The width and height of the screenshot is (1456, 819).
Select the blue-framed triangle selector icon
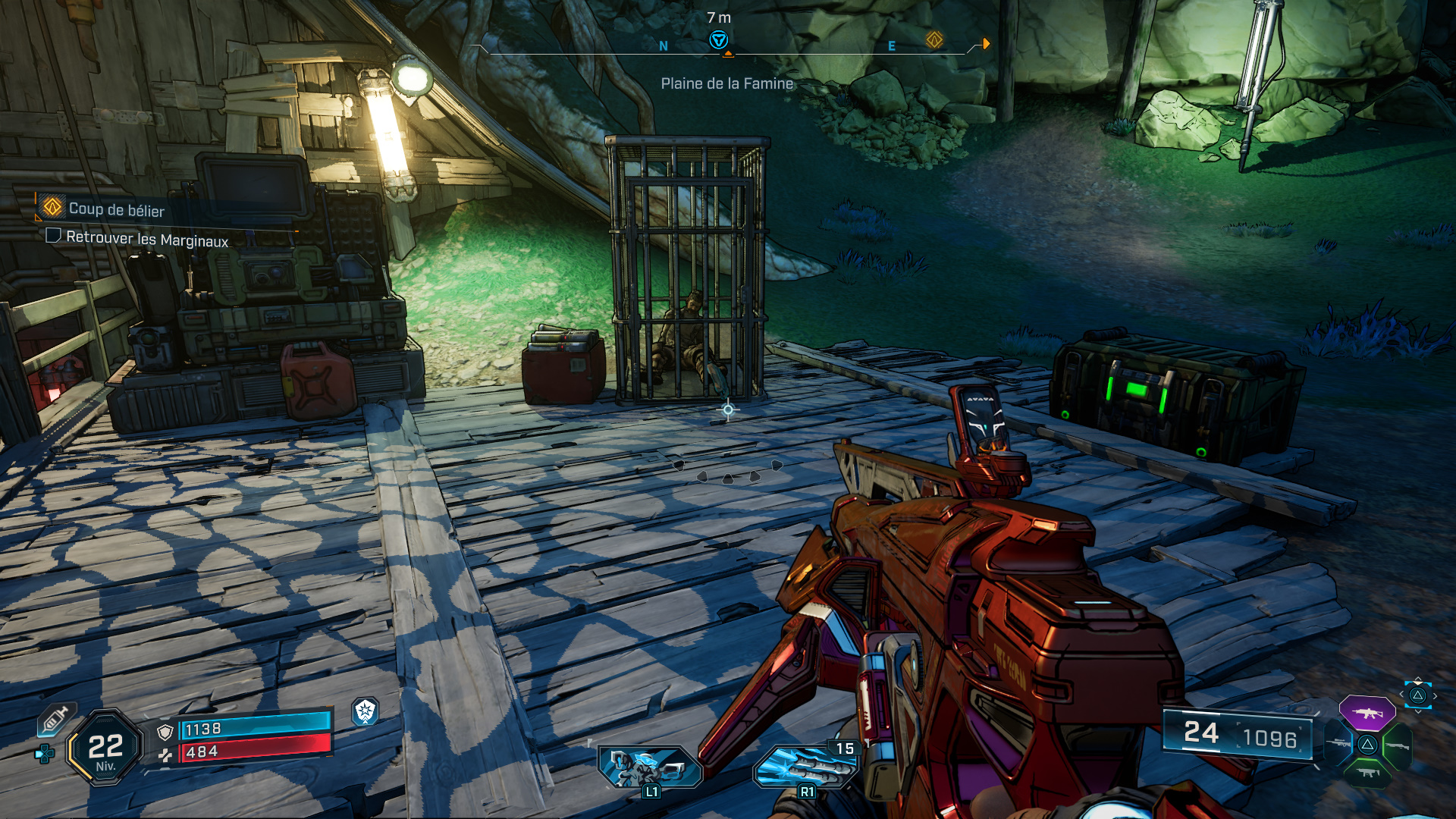tap(1417, 695)
